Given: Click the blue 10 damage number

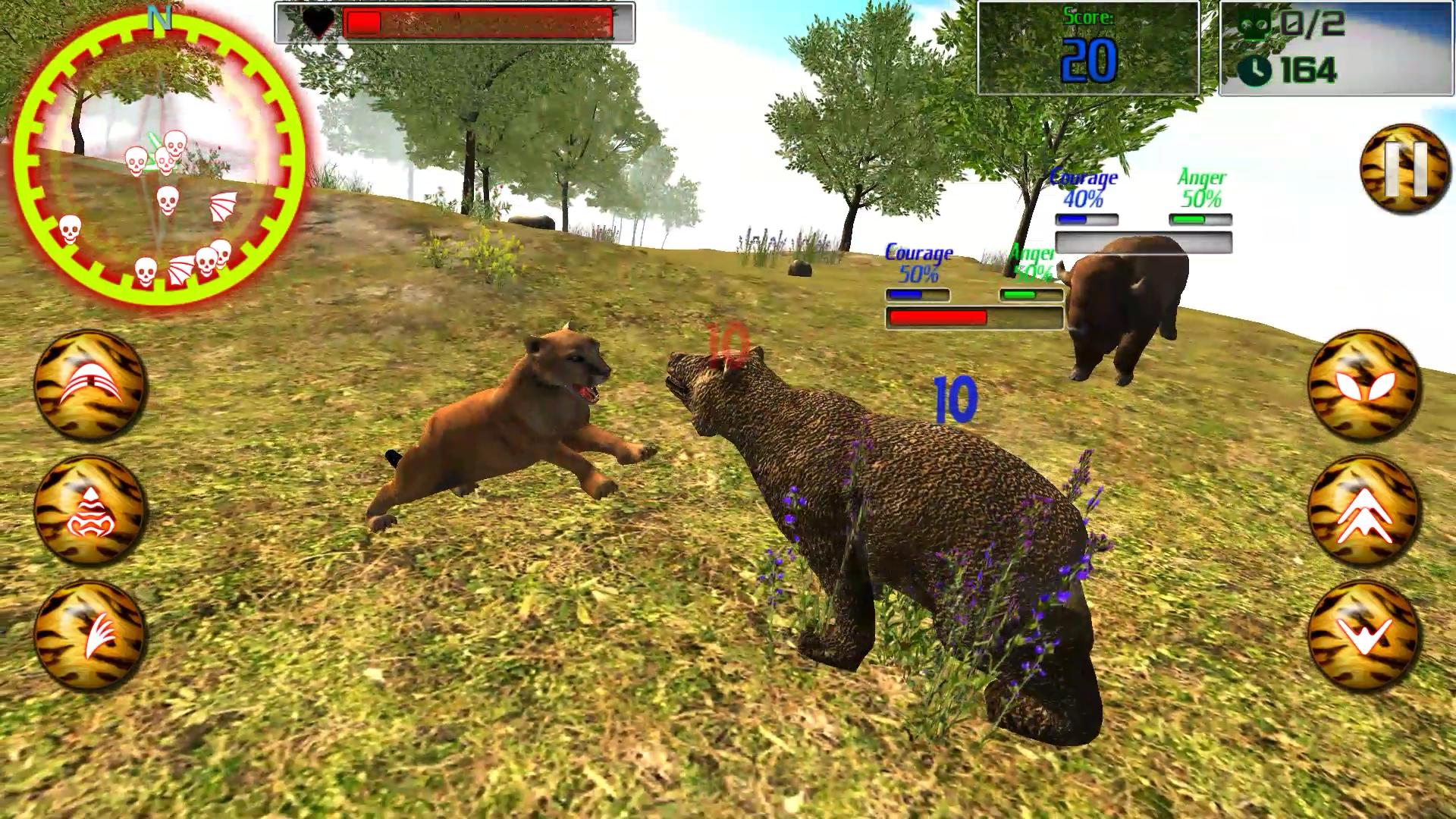Looking at the screenshot, I should [x=952, y=397].
